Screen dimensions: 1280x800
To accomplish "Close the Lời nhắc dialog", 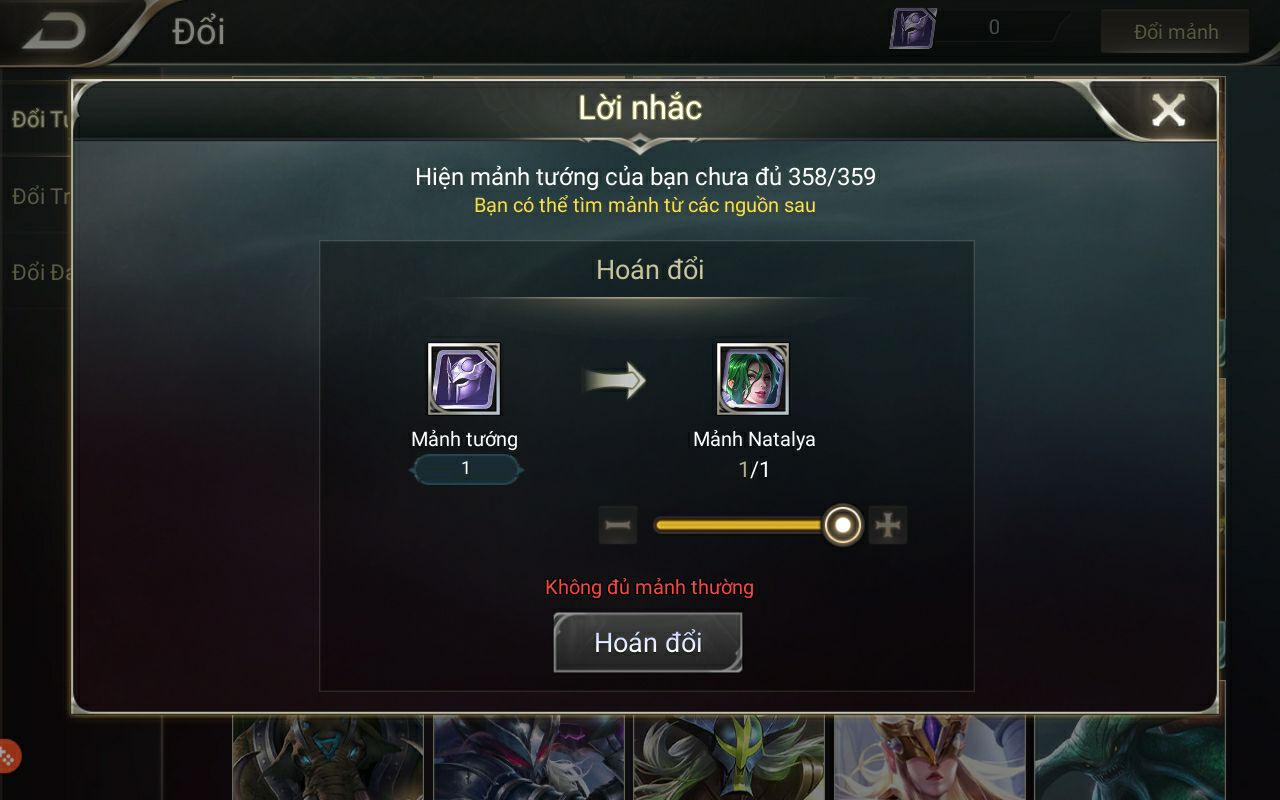I will pyautogui.click(x=1167, y=110).
